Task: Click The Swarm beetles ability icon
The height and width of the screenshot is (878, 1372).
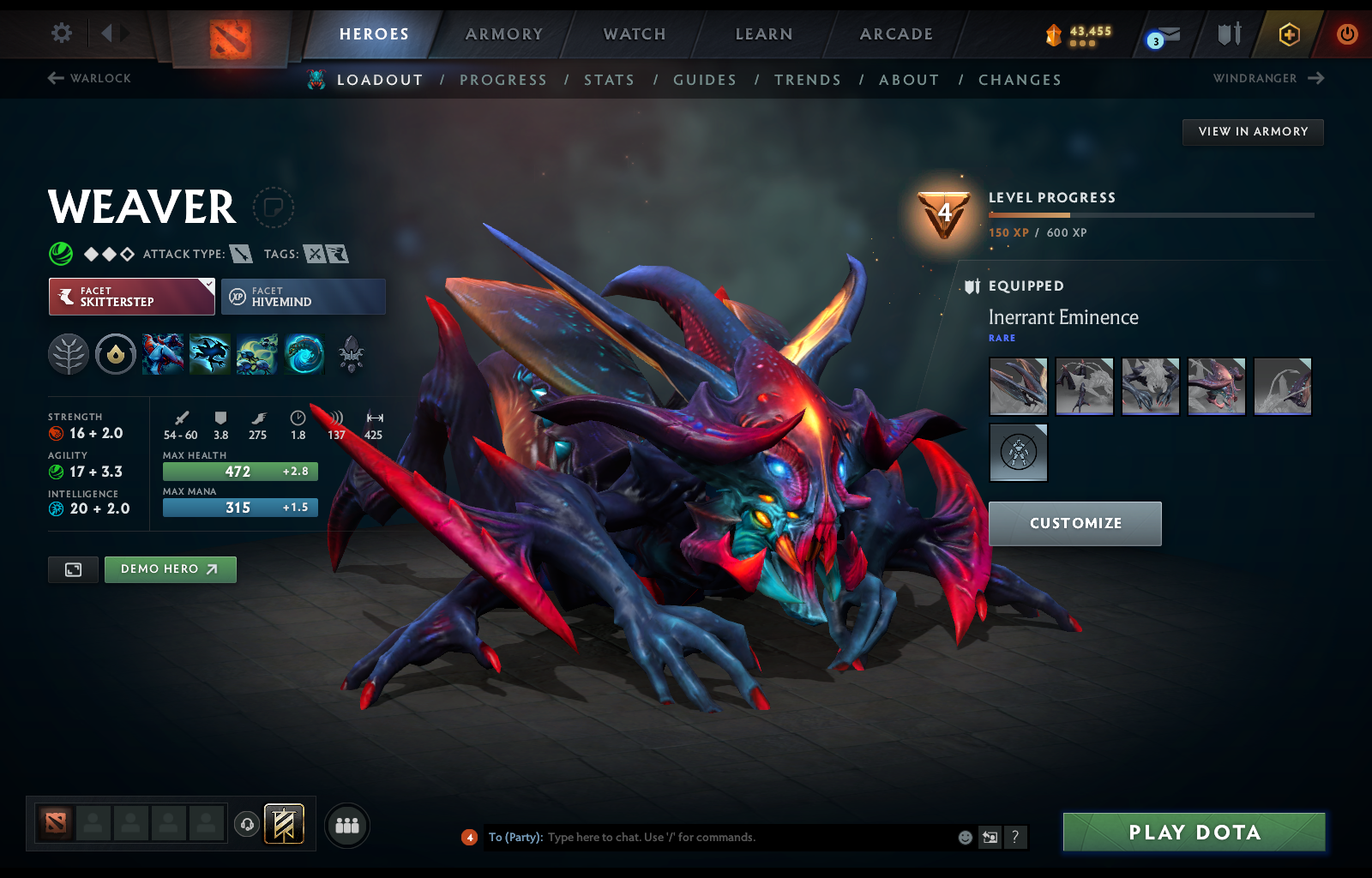Action: (257, 354)
